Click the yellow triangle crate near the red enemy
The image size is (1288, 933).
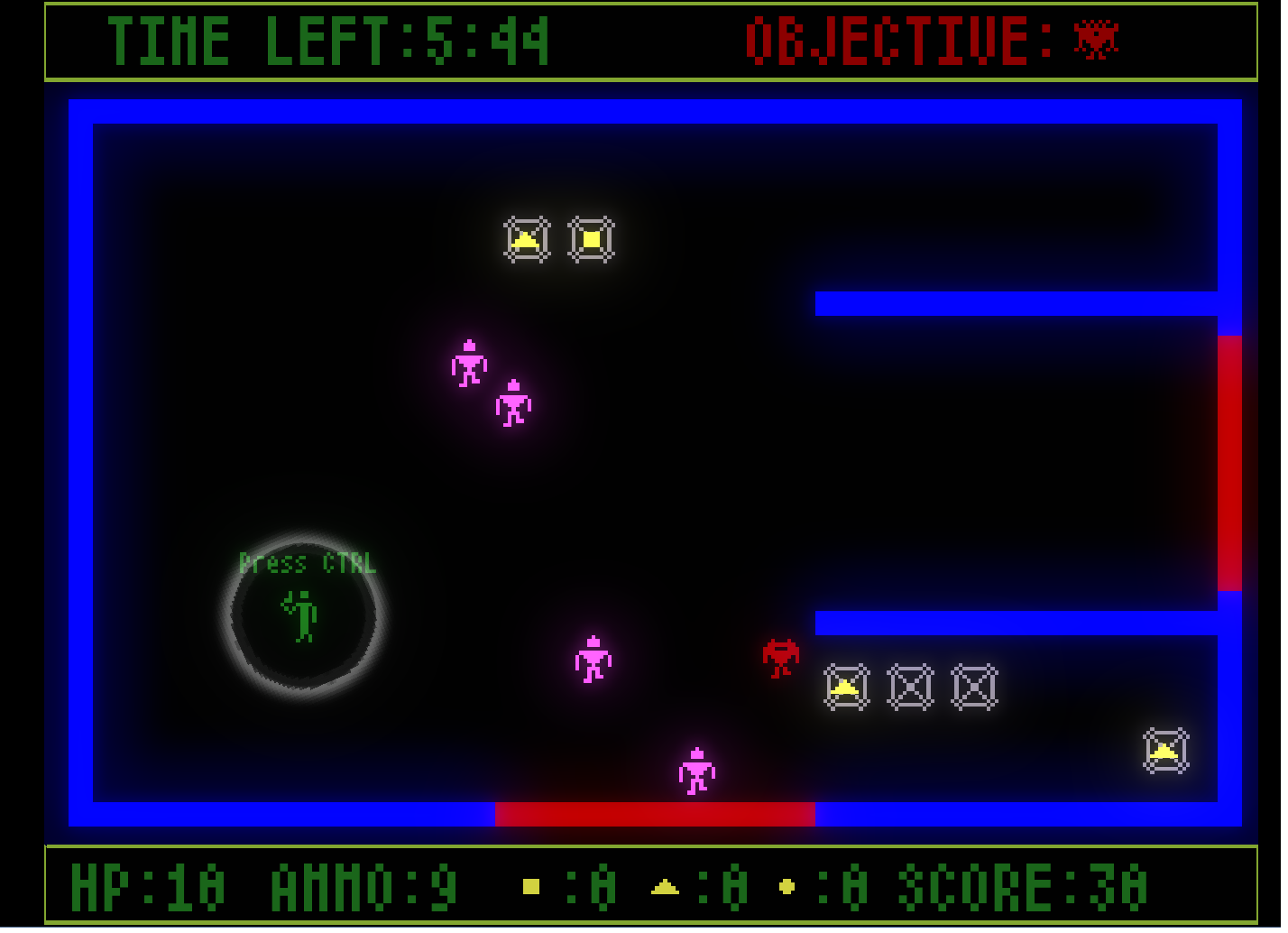[x=845, y=688]
